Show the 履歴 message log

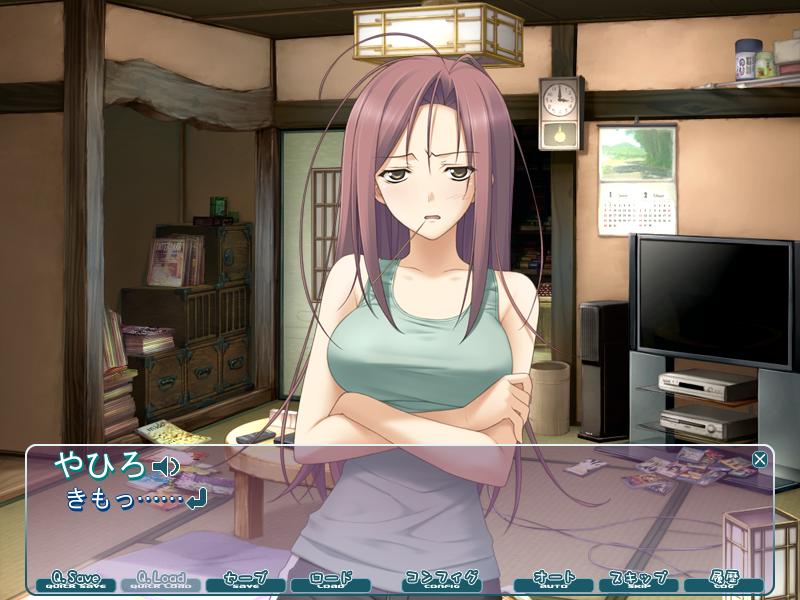tap(724, 581)
